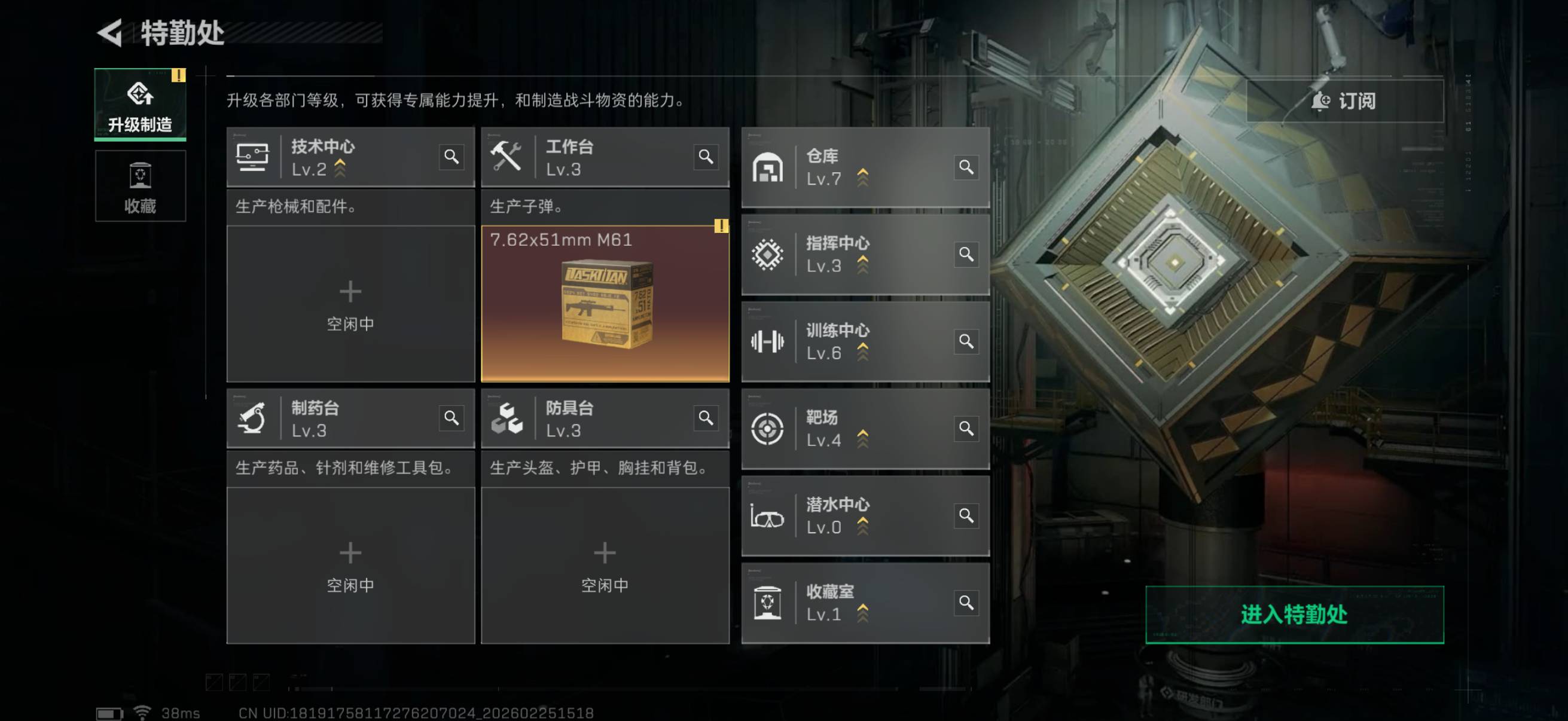The image size is (1568, 721).
Task: Open the 指挥中心 Lv.3 department
Action: point(852,254)
